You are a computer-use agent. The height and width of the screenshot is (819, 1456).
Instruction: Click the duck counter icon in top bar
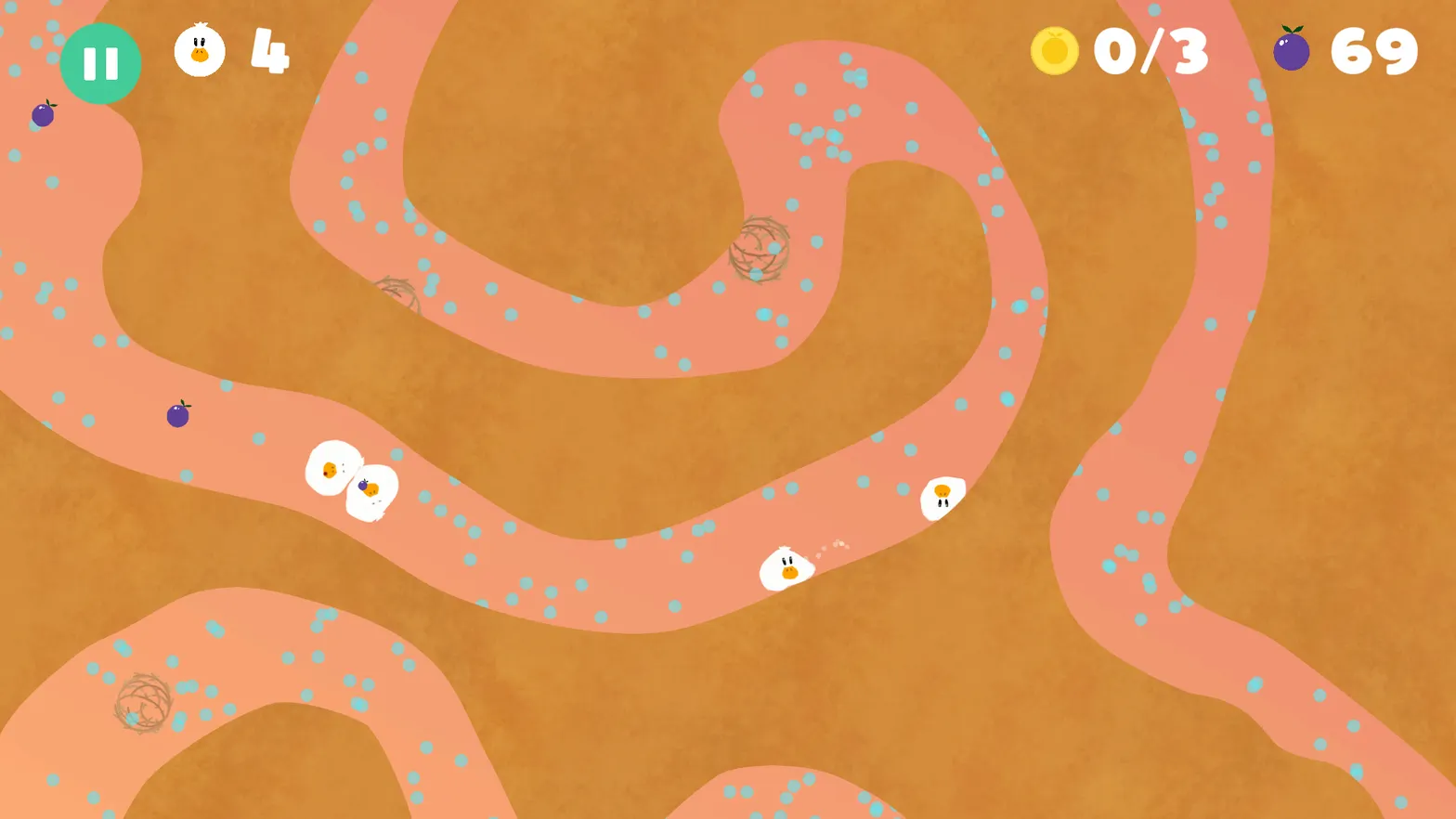199,53
